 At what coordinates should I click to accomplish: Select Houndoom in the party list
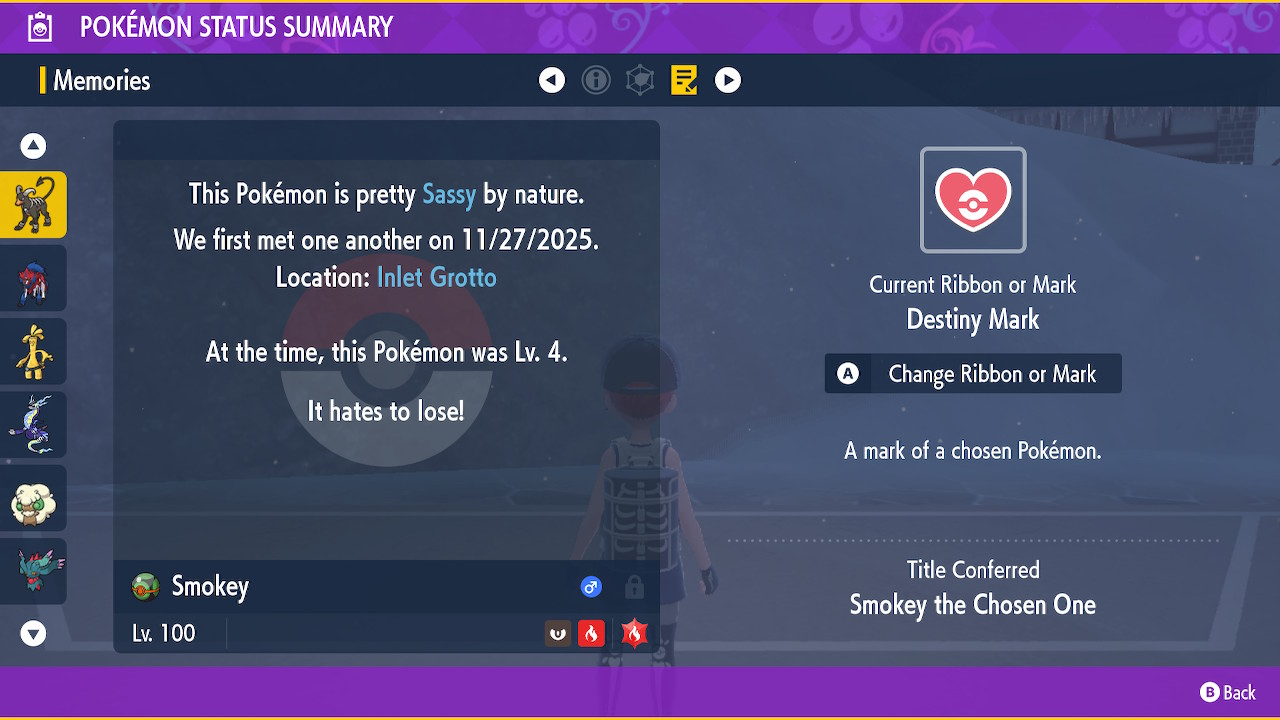point(34,205)
